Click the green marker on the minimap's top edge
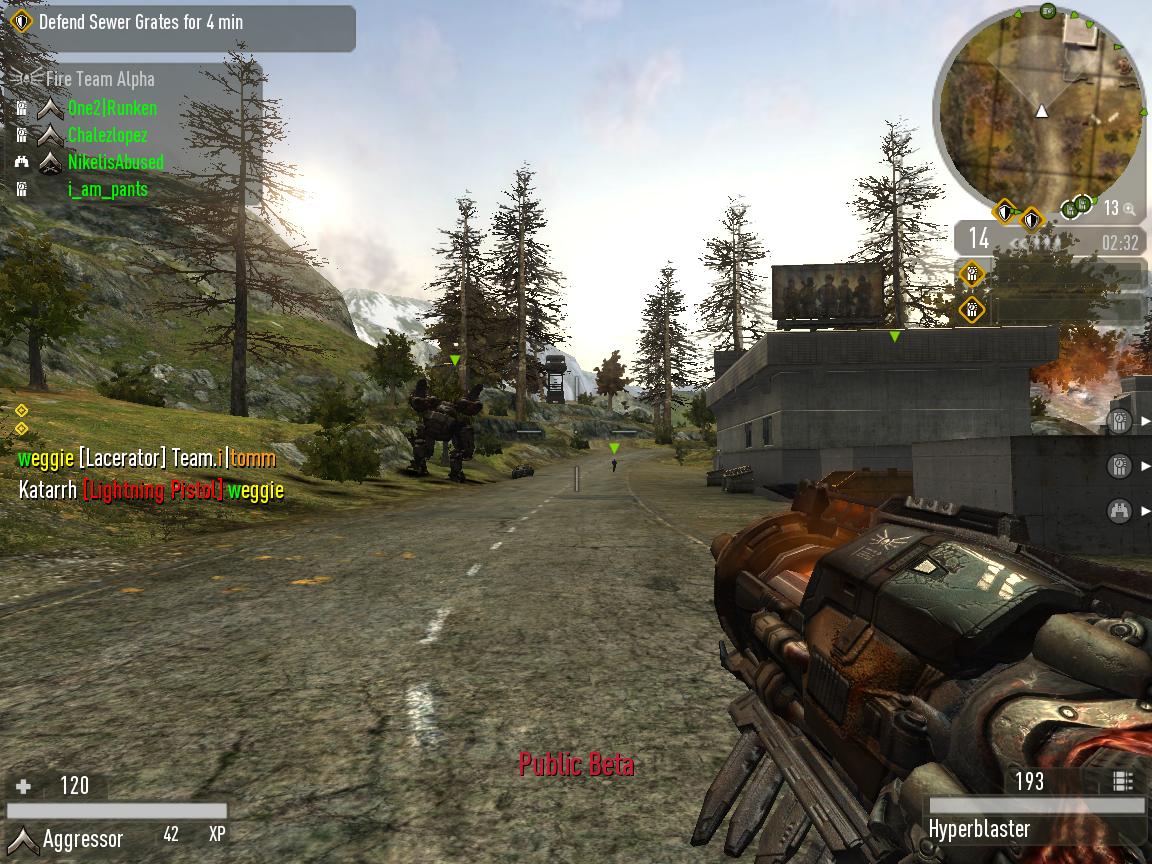The height and width of the screenshot is (864, 1152). click(x=1047, y=11)
